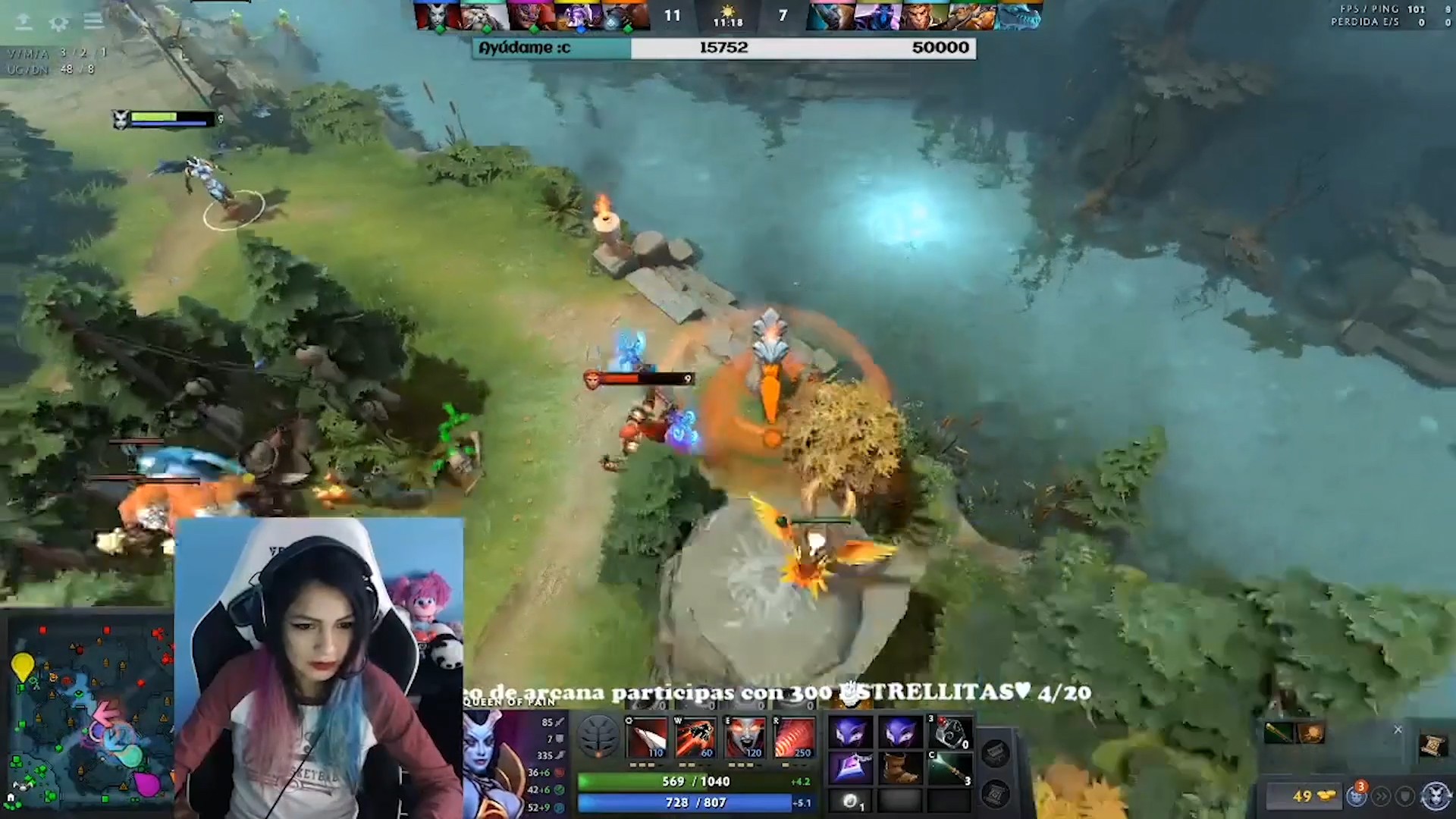Use Scream of Pain ability

click(744, 737)
